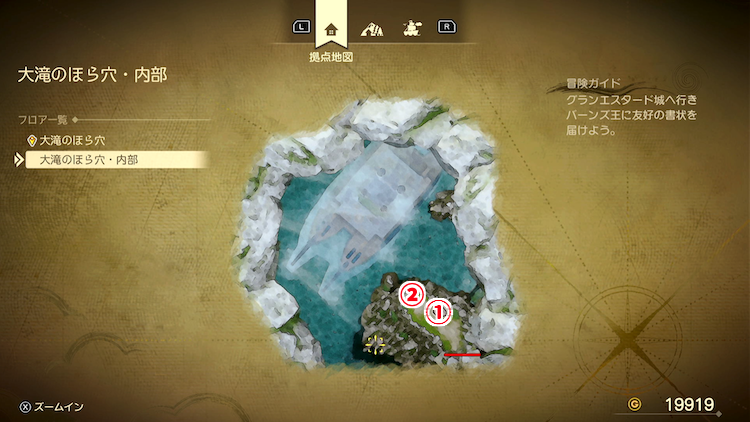Viewport: 750px width, 422px height.
Task: Click the red circled 2 map marker
Action: tap(410, 294)
